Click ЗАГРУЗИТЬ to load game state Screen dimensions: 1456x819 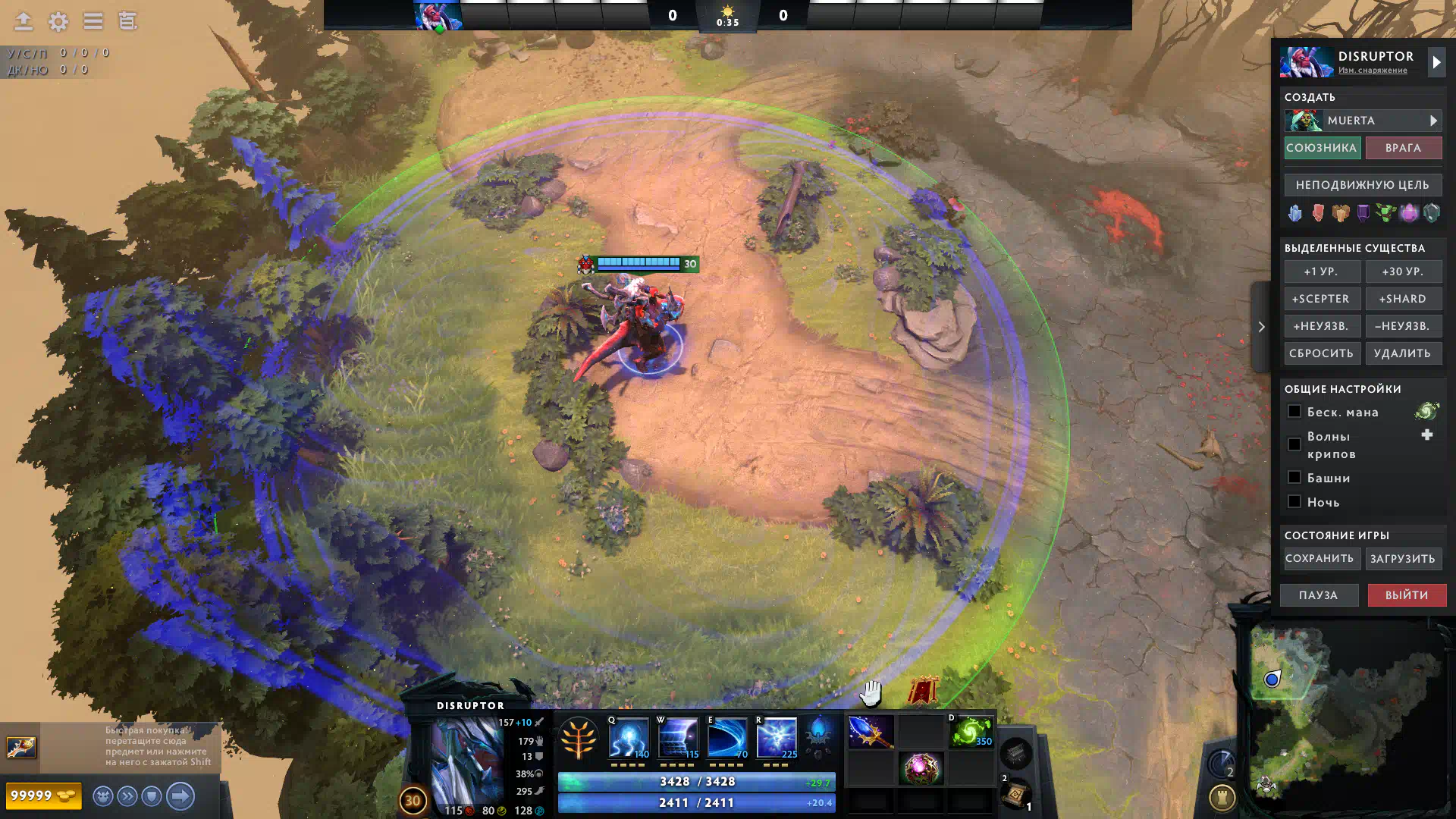click(1403, 559)
